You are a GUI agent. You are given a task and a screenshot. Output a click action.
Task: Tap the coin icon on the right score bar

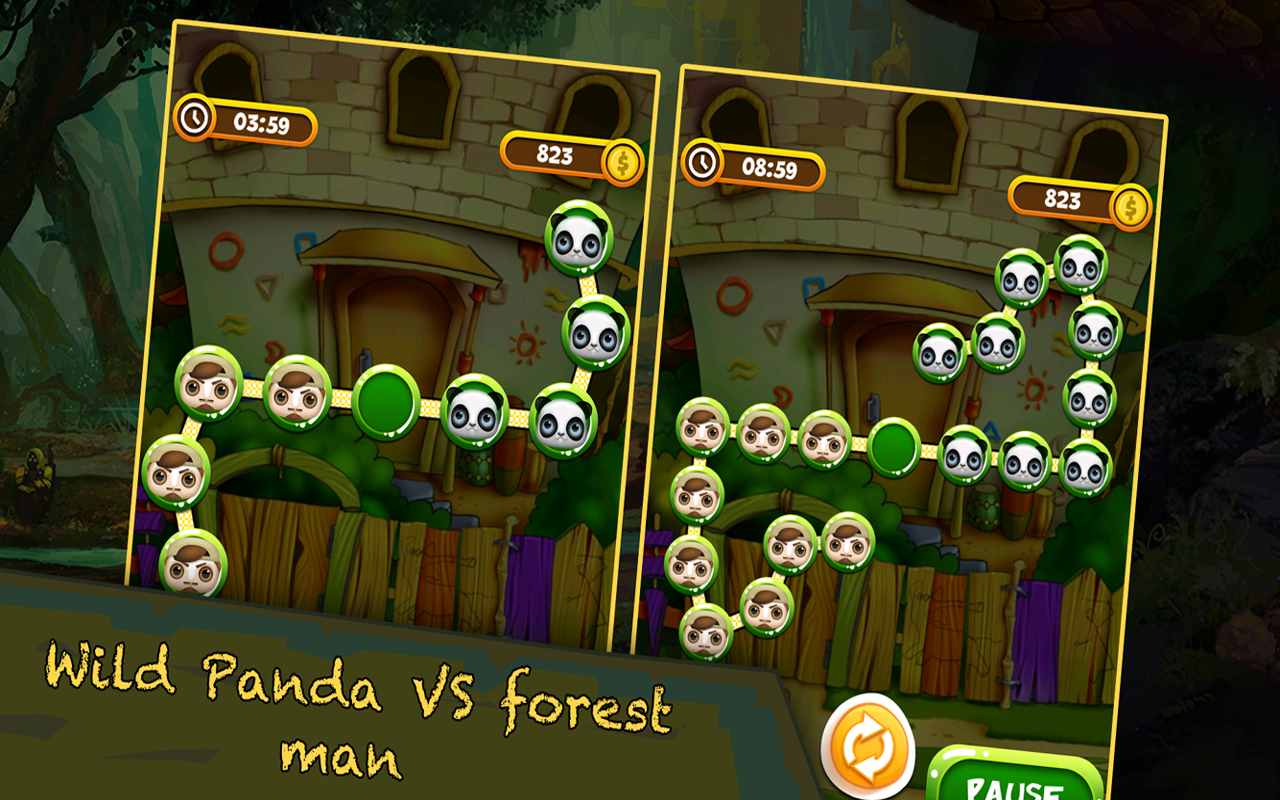pos(1130,205)
